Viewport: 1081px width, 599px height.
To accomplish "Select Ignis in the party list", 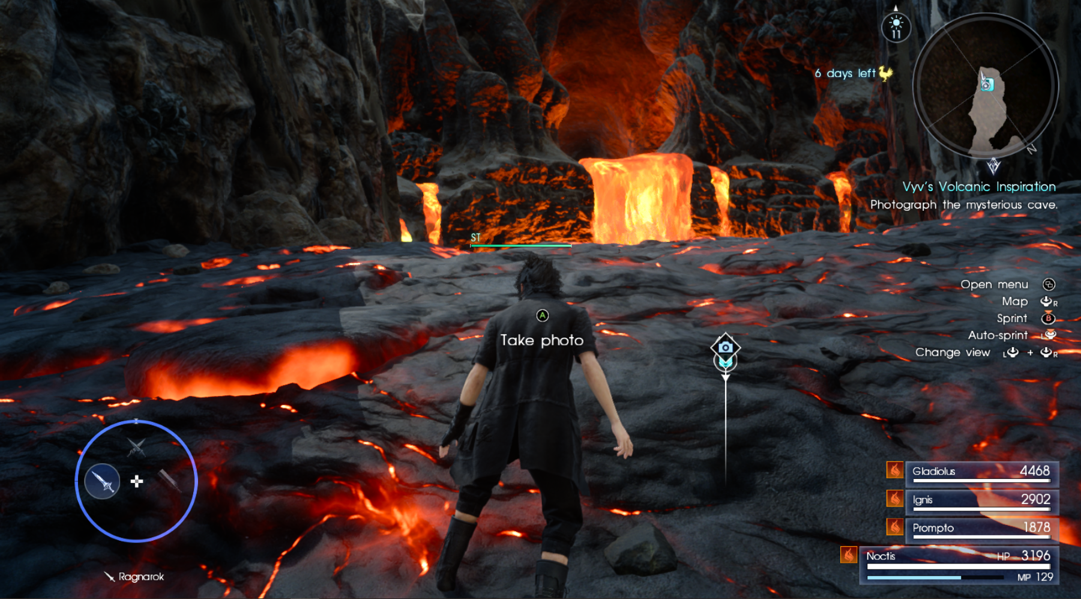I will tap(980, 499).
